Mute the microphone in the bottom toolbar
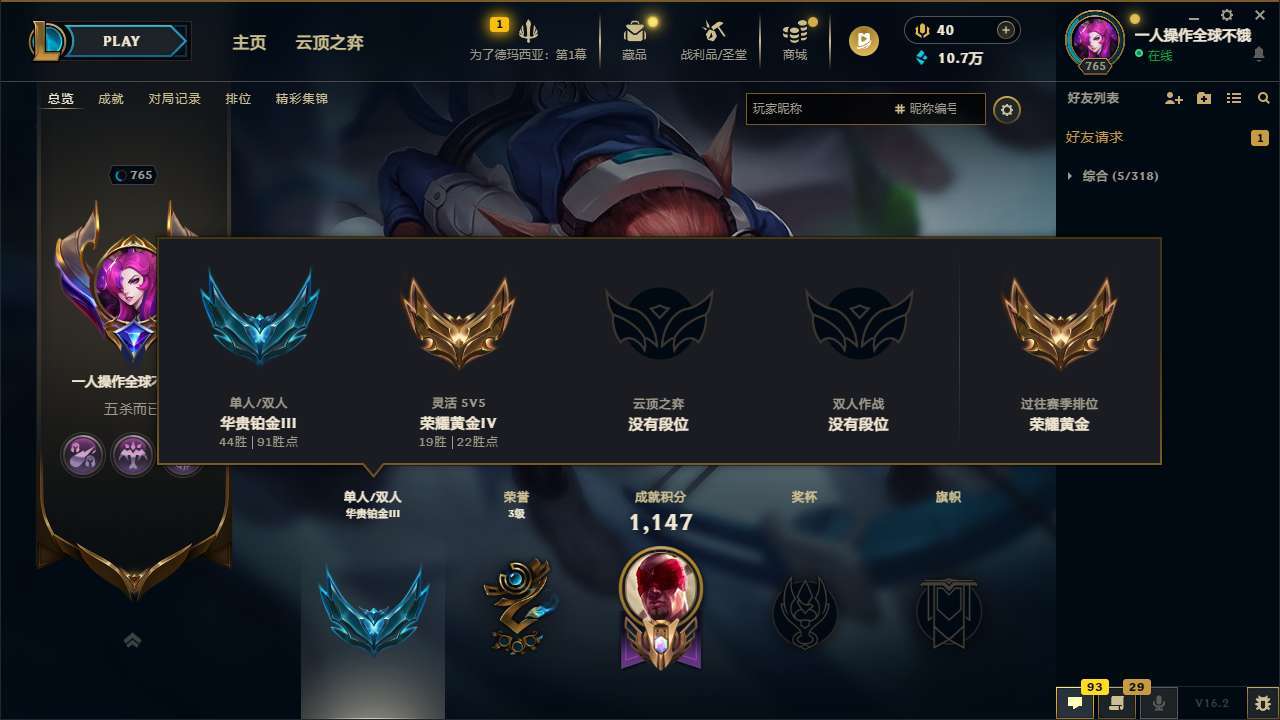Image resolution: width=1280 pixels, height=720 pixels. point(1158,703)
